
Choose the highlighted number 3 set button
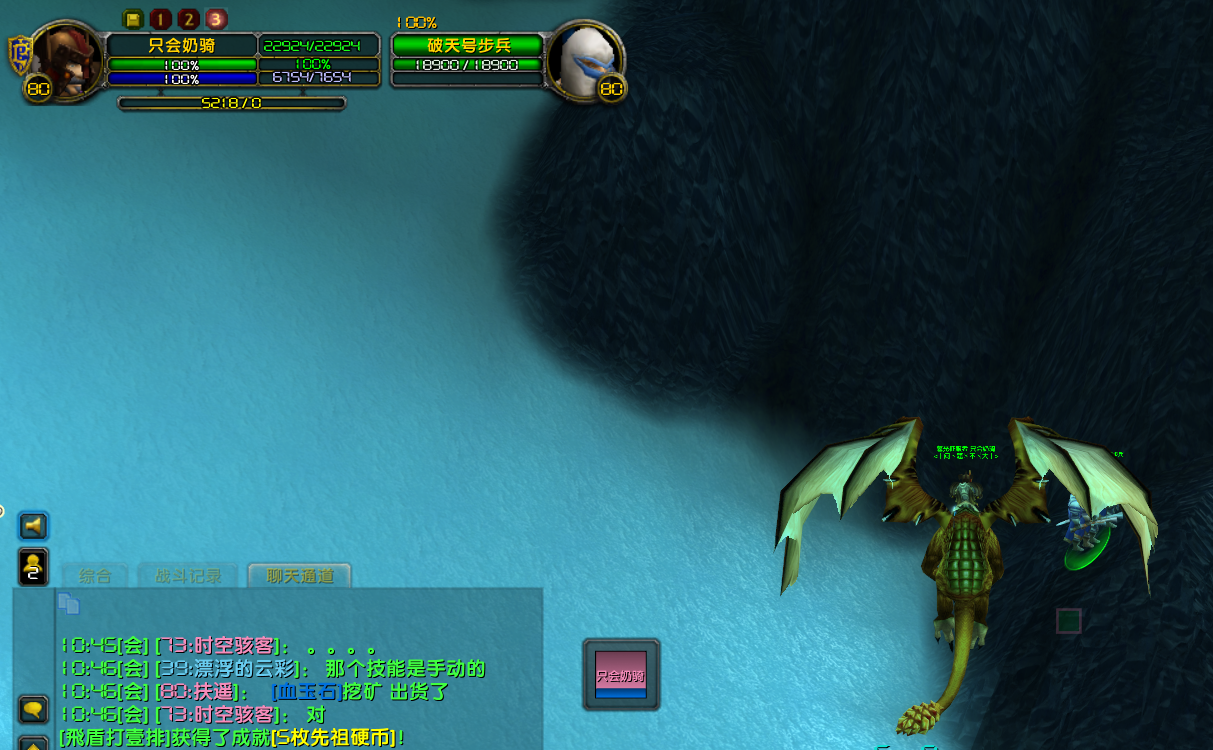pos(216,19)
